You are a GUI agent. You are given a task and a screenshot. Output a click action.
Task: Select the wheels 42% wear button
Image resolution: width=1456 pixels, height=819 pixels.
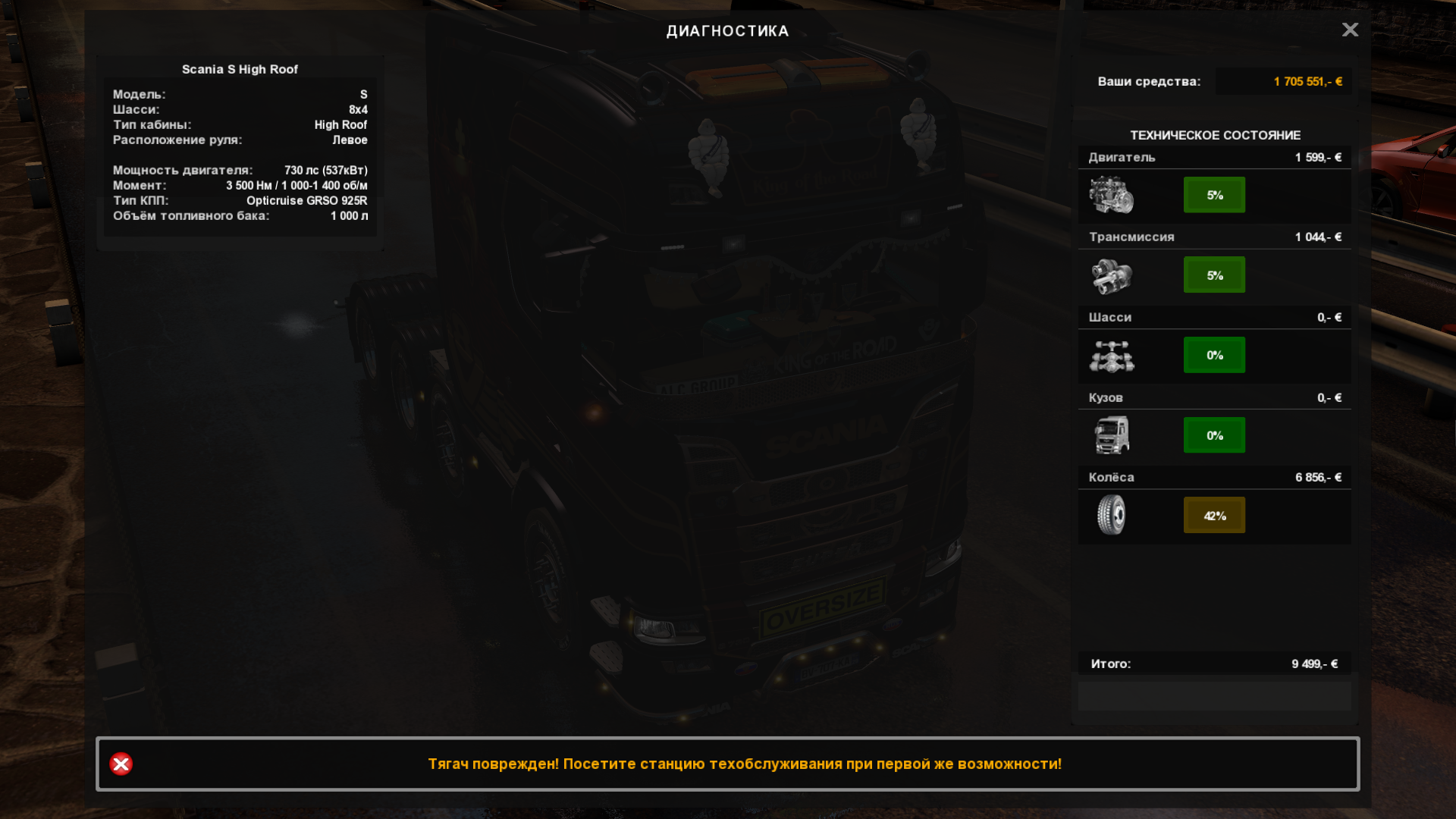click(x=1214, y=516)
